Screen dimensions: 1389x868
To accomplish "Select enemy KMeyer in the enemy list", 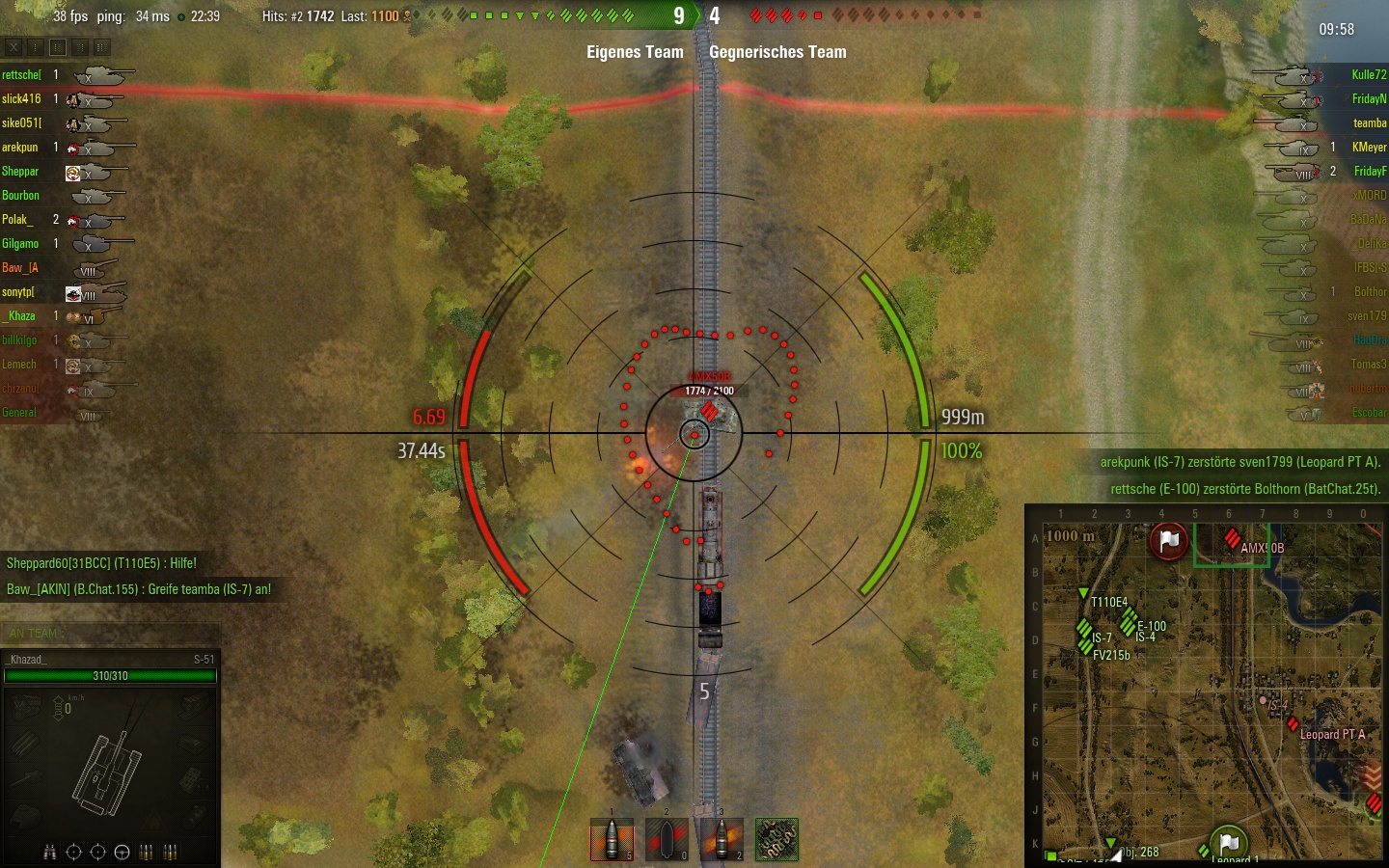I will pos(1368,147).
